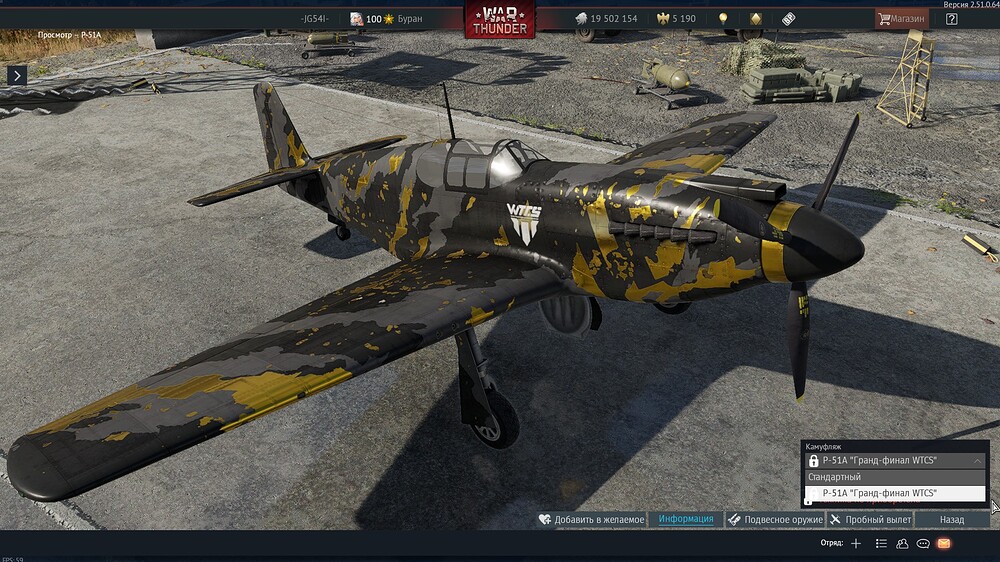This screenshot has height=562, width=1000.
Task: Go back with the Назад button
Action: [x=952, y=520]
